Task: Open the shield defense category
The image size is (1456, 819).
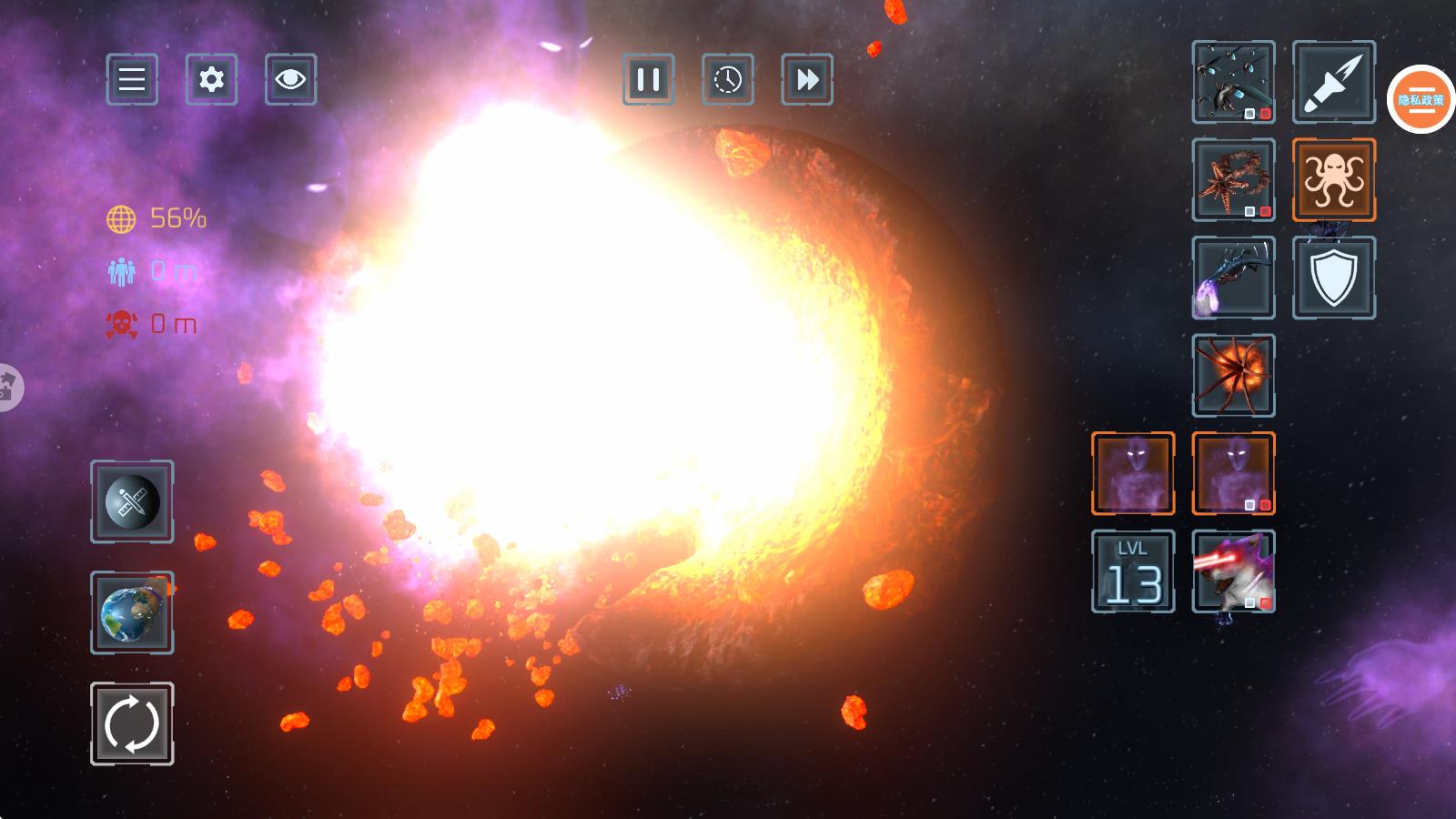Action: coord(1333,278)
